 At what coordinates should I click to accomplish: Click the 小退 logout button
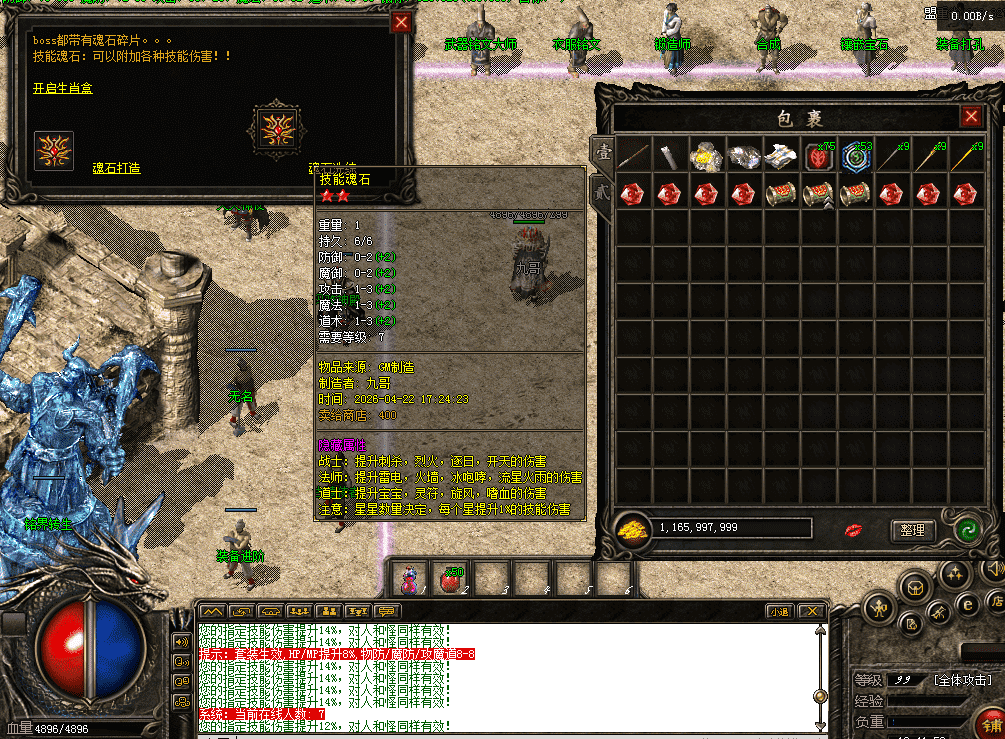click(x=780, y=611)
